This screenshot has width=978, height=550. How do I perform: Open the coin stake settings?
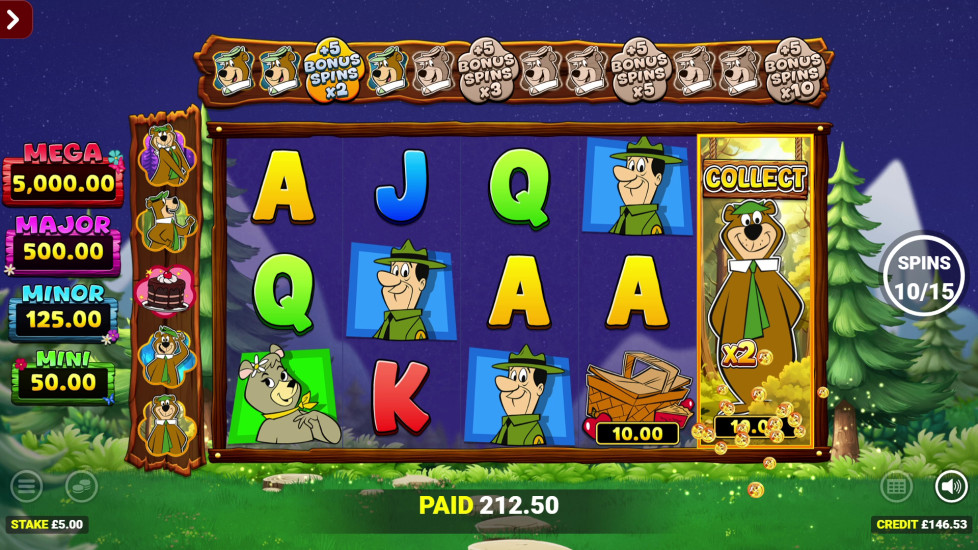point(81,486)
